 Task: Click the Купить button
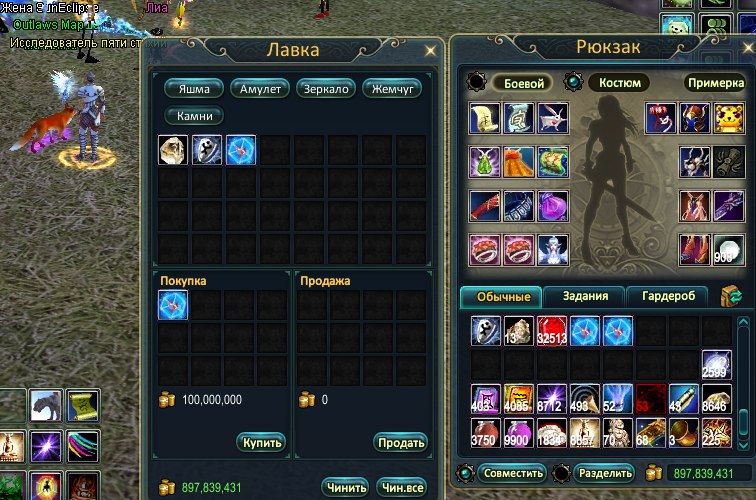262,442
